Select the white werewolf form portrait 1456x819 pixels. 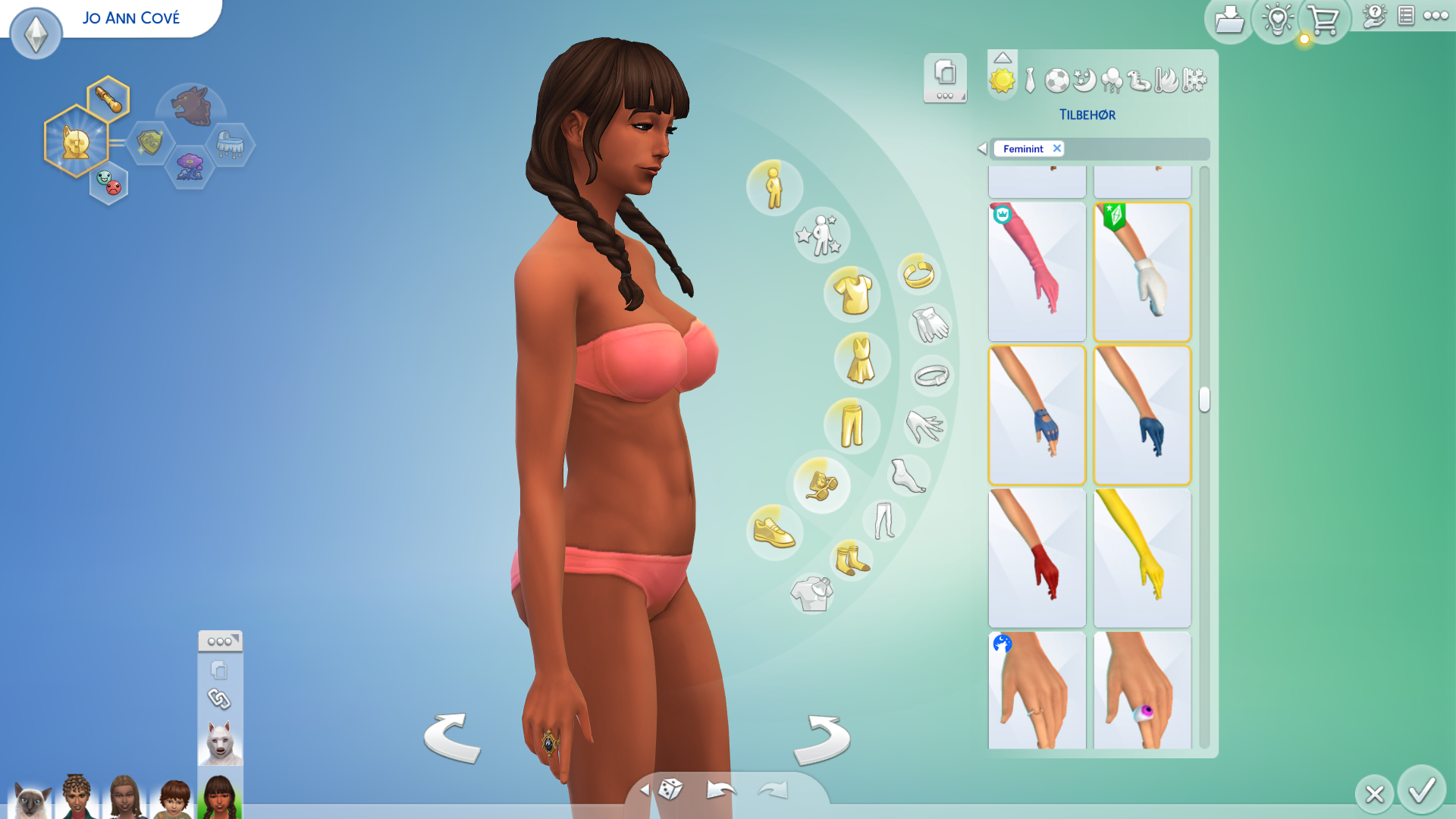(x=220, y=742)
